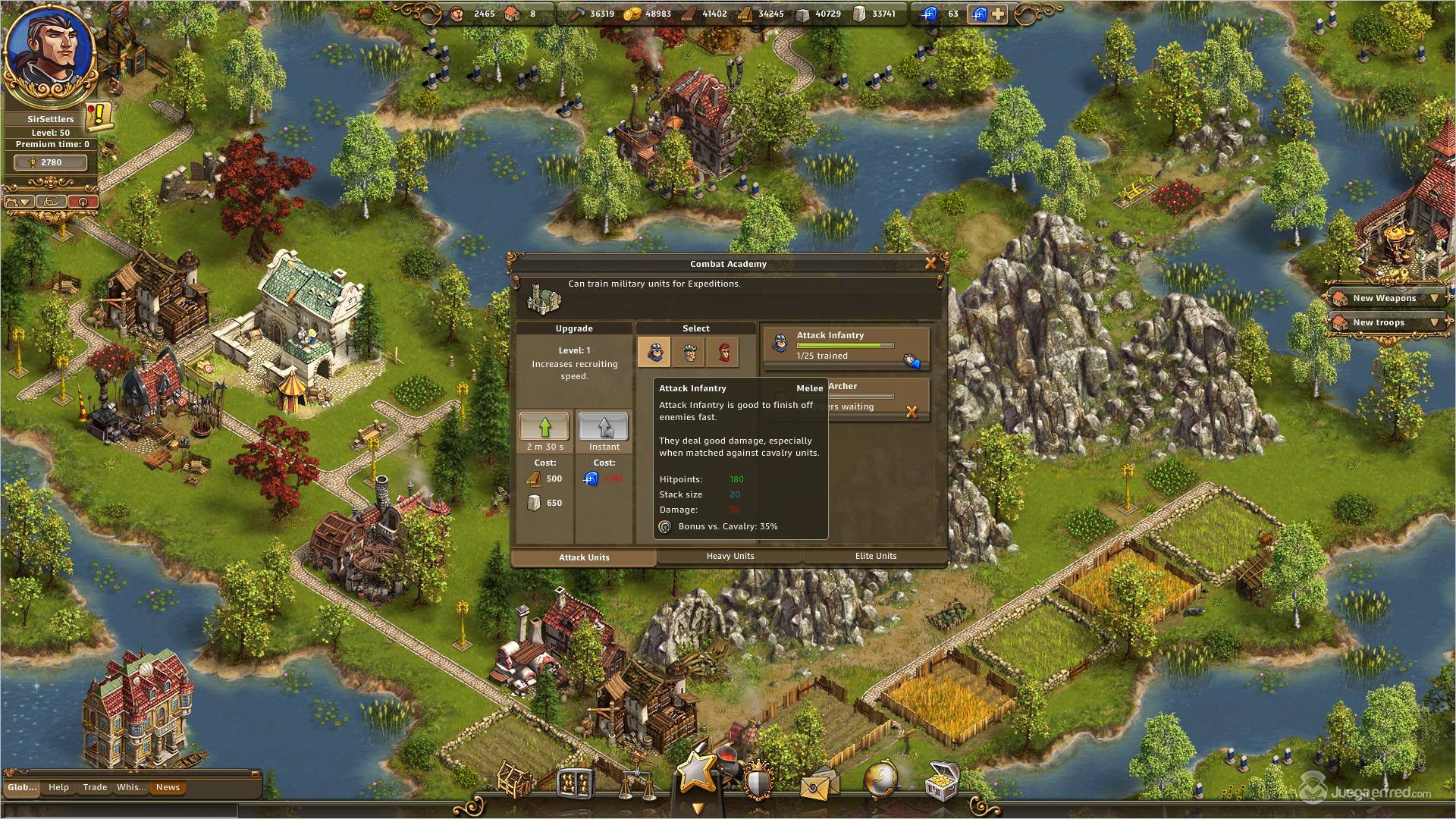Viewport: 1456px width, 819px height.
Task: Open the Trade chat tab
Action: click(x=95, y=787)
